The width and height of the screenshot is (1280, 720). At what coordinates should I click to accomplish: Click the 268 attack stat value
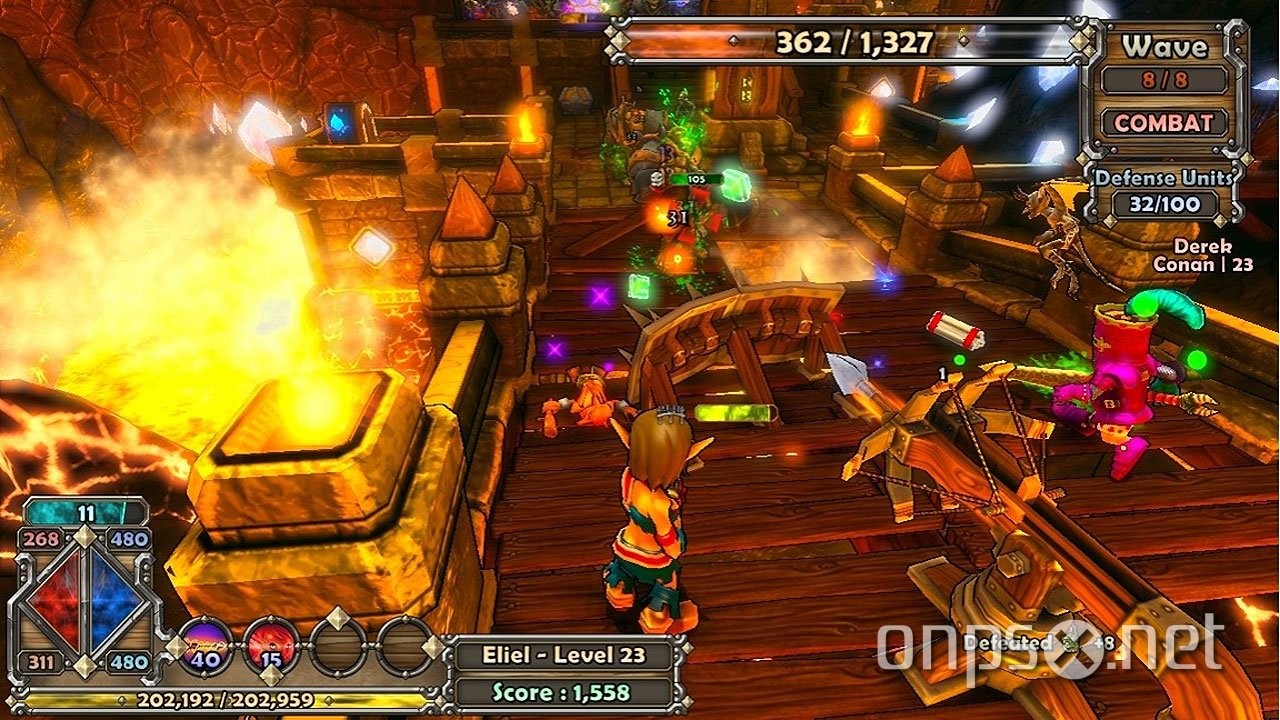tap(43, 539)
